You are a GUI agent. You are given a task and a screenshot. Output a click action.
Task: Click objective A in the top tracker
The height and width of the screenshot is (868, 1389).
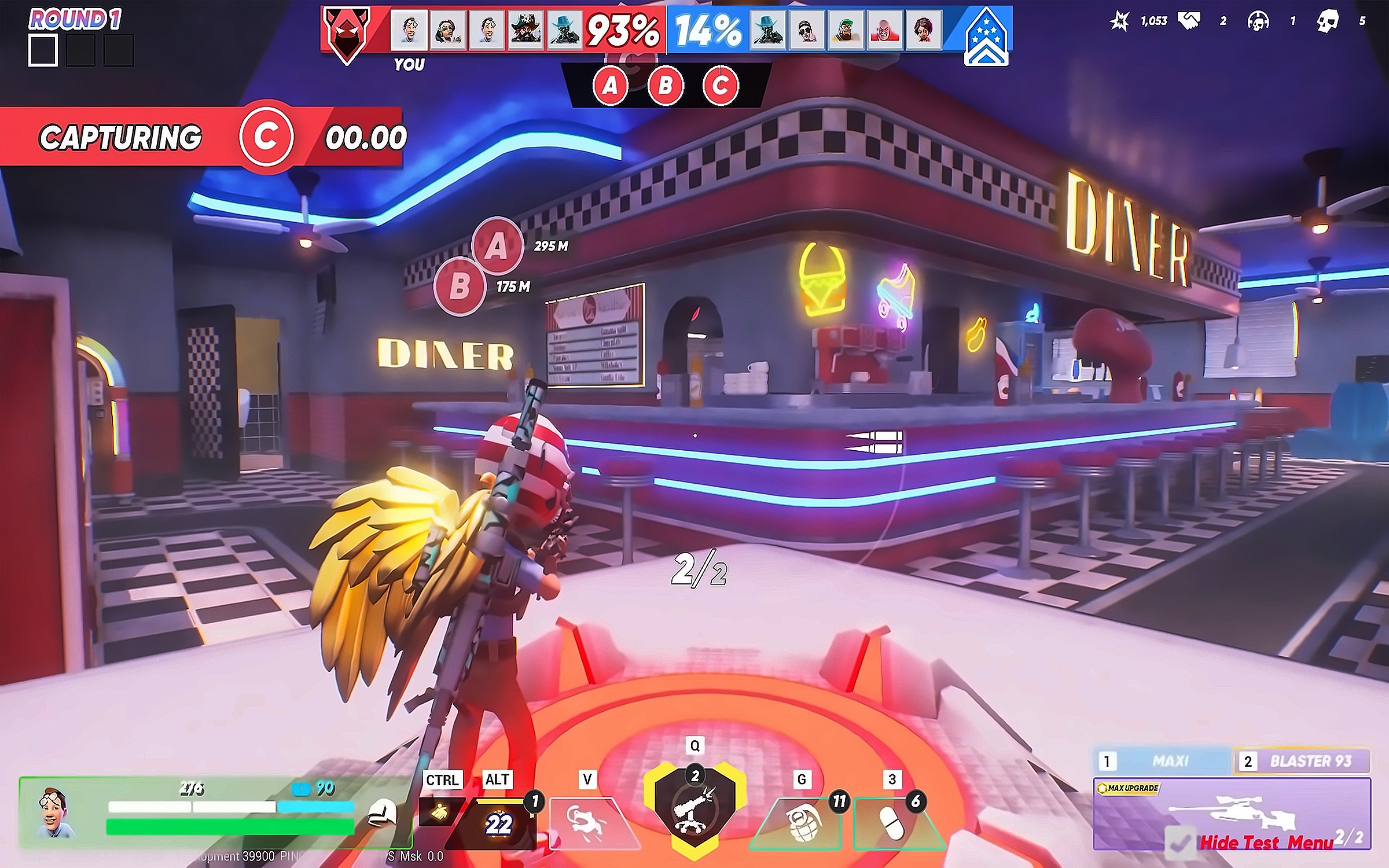click(610, 86)
